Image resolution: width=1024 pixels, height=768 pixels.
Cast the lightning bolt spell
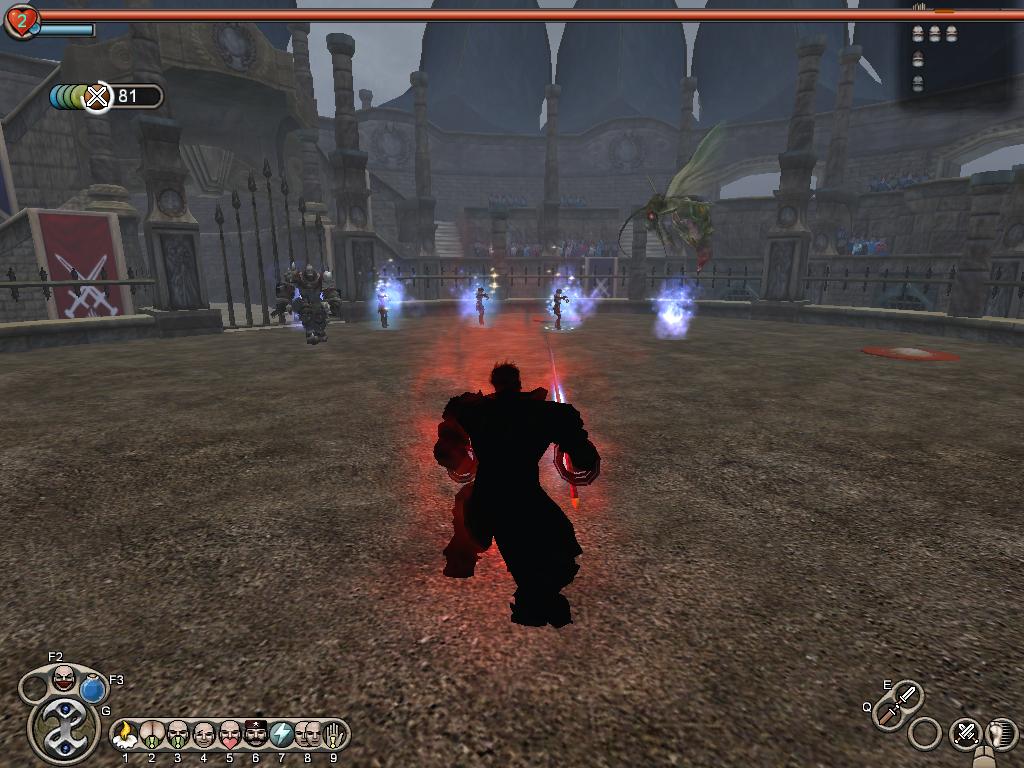(x=282, y=734)
